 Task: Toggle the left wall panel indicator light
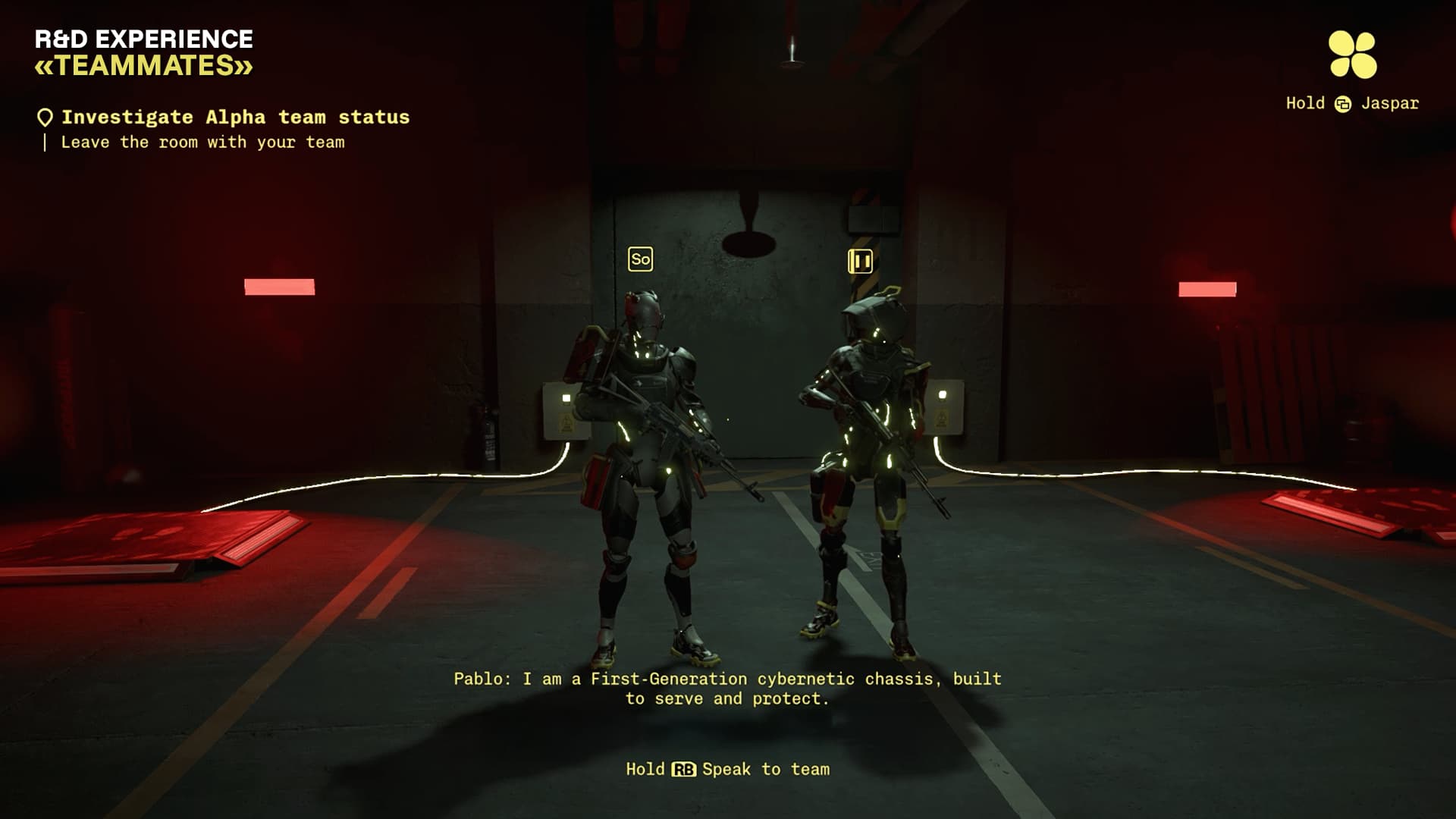pos(566,397)
